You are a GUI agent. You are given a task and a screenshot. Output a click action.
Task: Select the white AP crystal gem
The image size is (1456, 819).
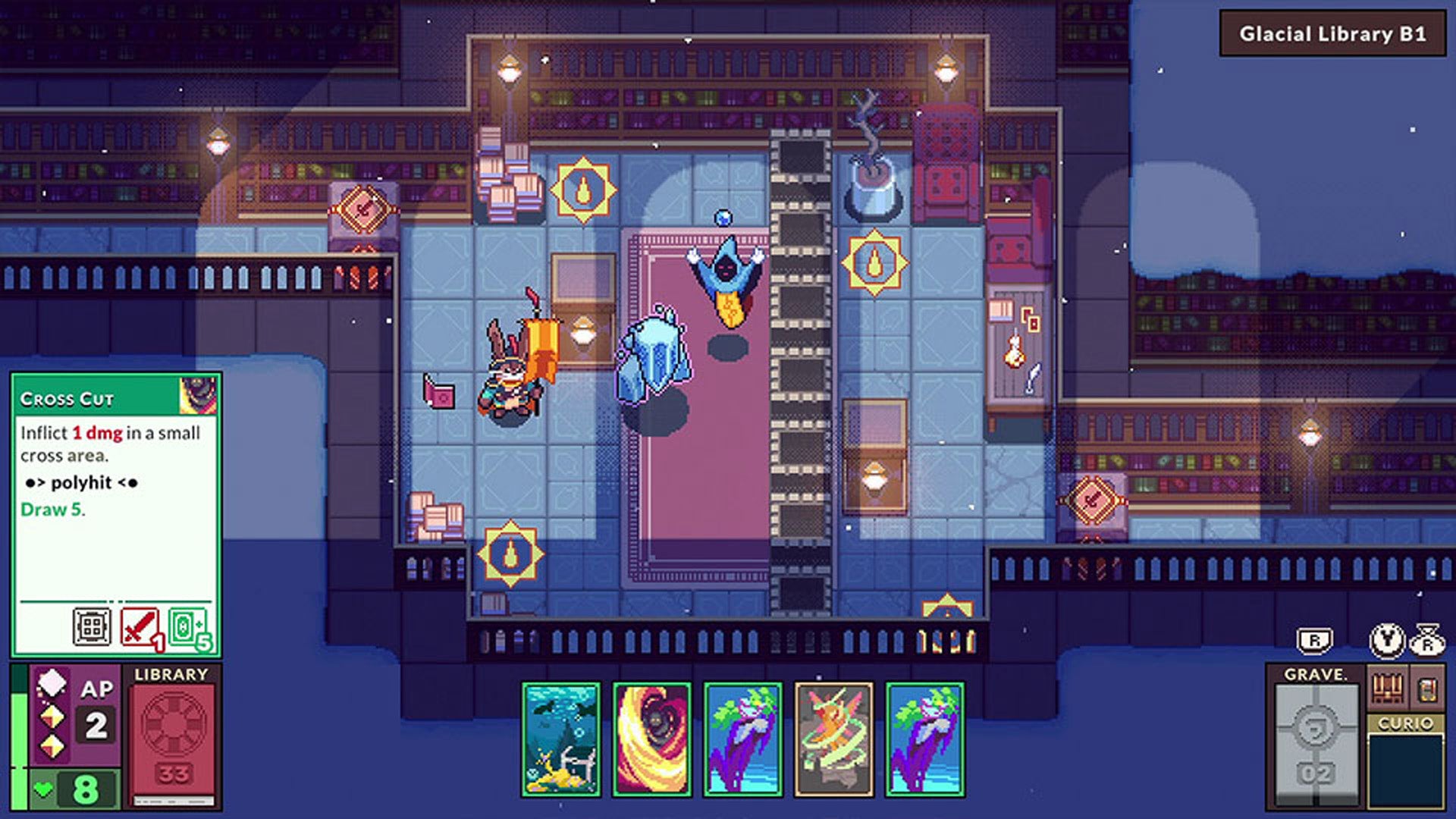pyautogui.click(x=51, y=684)
